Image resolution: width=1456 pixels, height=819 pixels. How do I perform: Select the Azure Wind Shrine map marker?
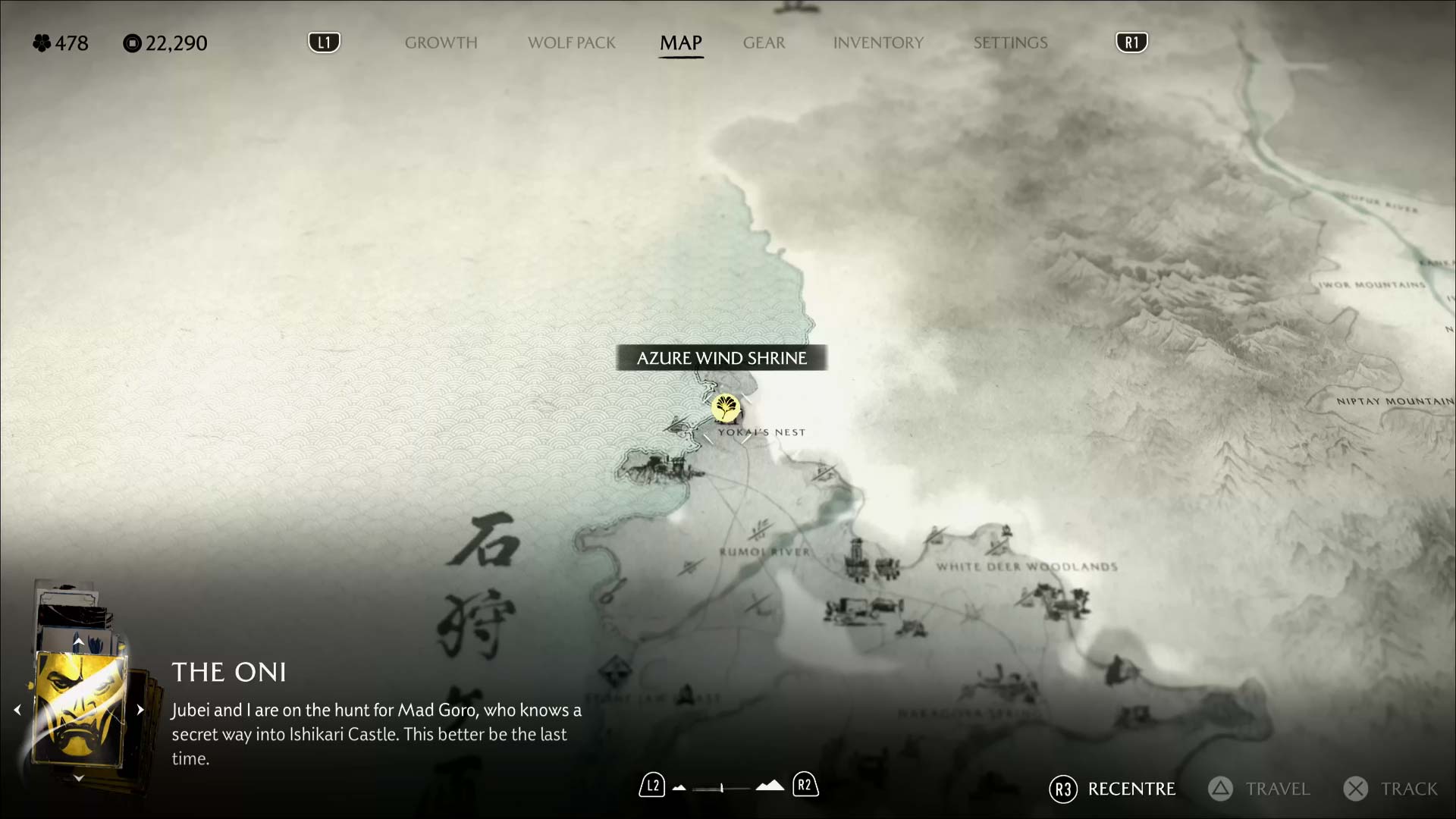point(726,408)
